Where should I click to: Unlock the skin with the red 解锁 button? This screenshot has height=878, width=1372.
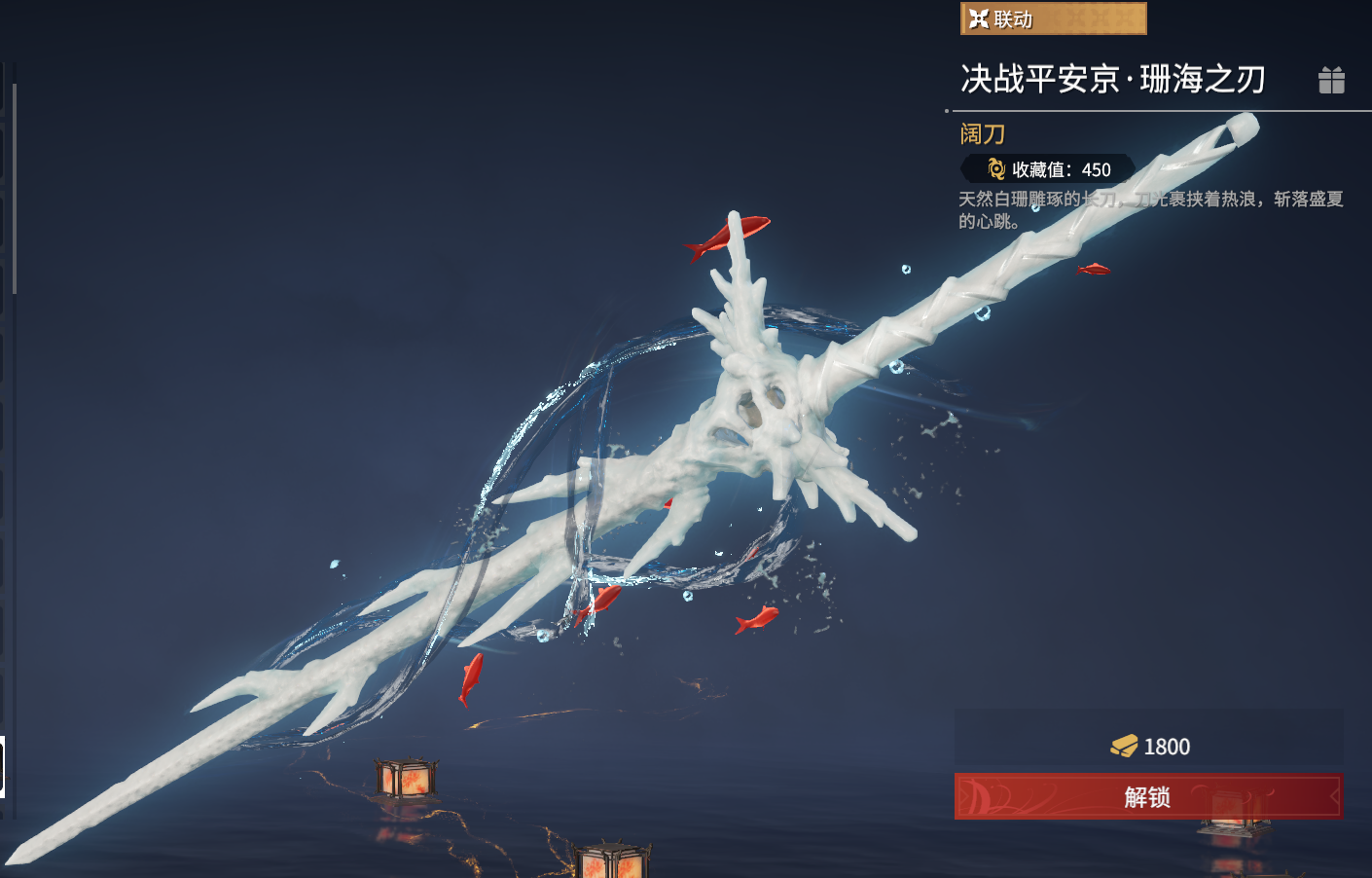[1148, 796]
